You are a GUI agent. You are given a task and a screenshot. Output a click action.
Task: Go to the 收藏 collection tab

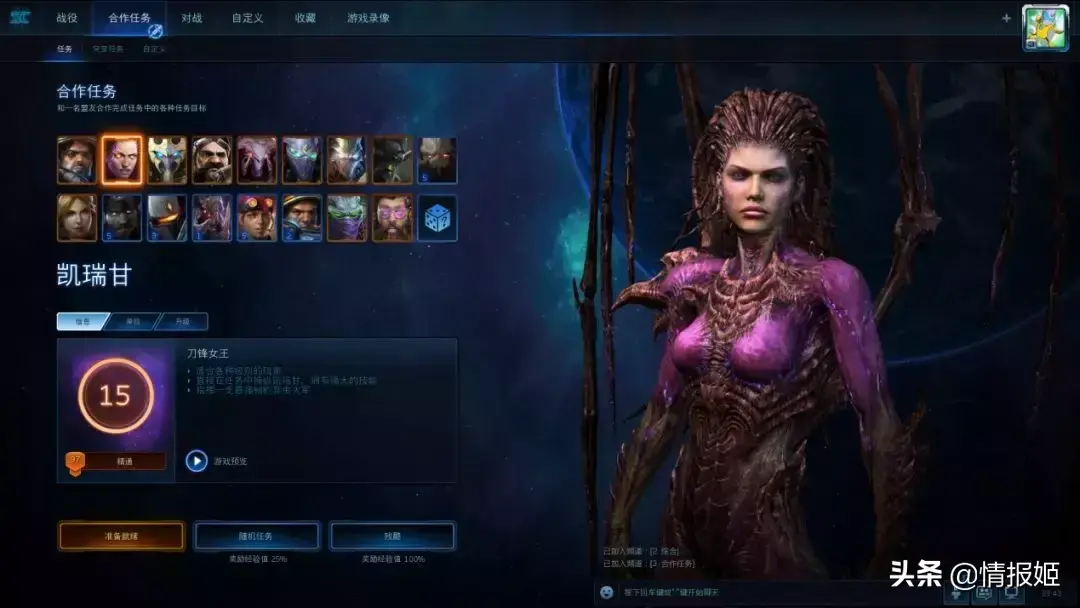click(305, 18)
